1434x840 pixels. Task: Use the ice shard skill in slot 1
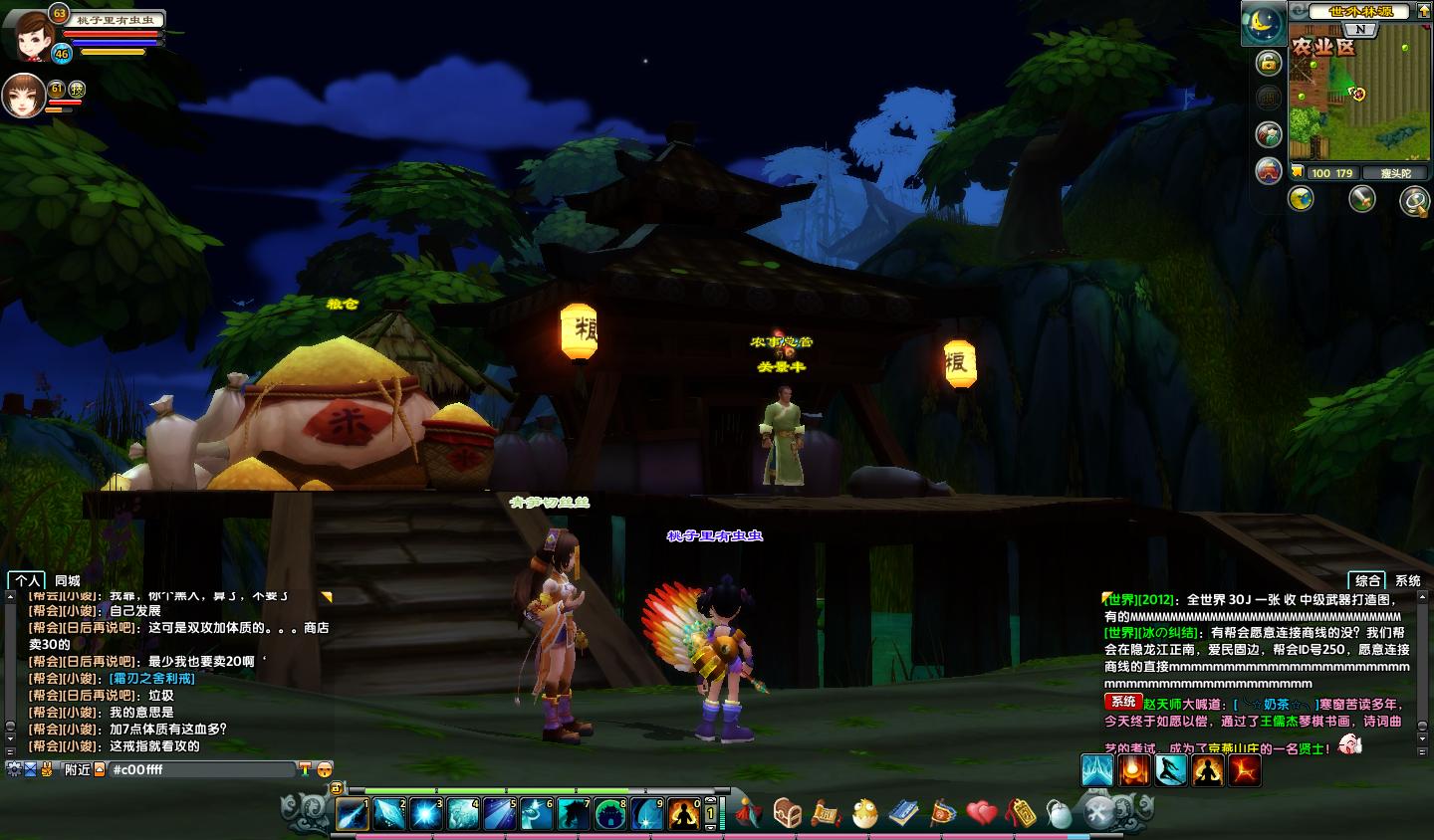353,814
